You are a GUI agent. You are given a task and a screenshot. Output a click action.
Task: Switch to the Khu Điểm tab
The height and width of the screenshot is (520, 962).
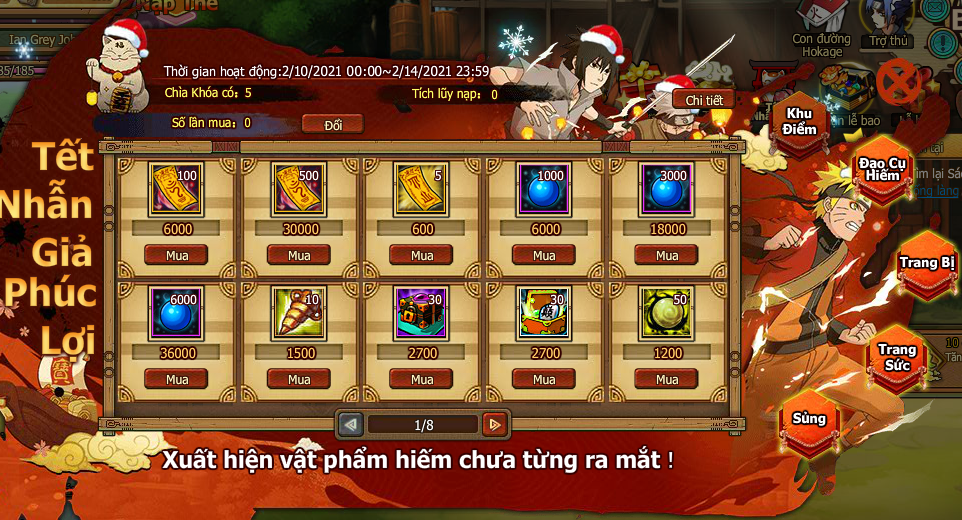(800, 122)
